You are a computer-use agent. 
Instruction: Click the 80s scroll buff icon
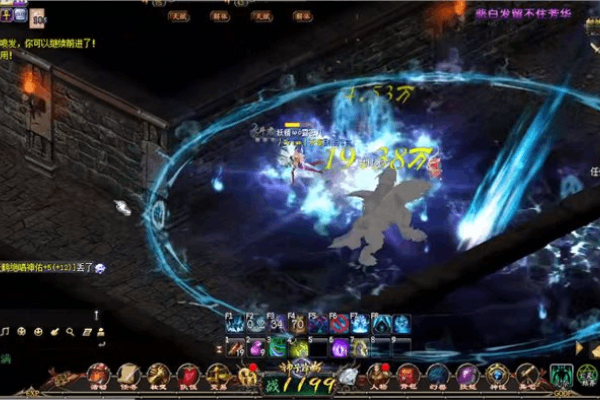tap(36, 16)
